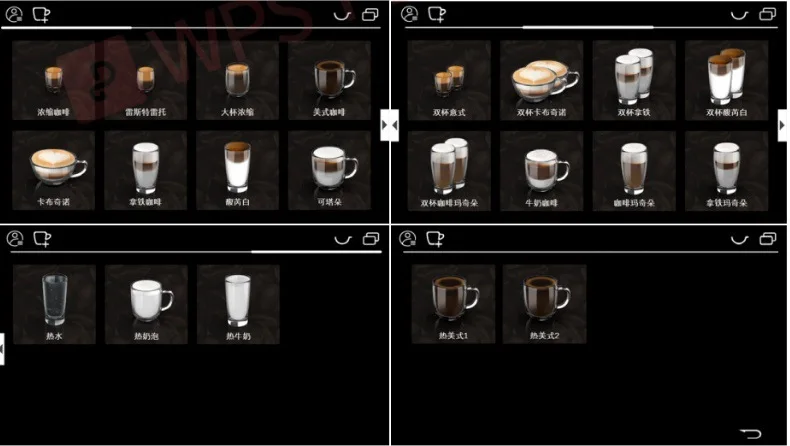Choose the 热奶泡 hot milk foam
This screenshot has height=446, width=790.
pos(146,304)
